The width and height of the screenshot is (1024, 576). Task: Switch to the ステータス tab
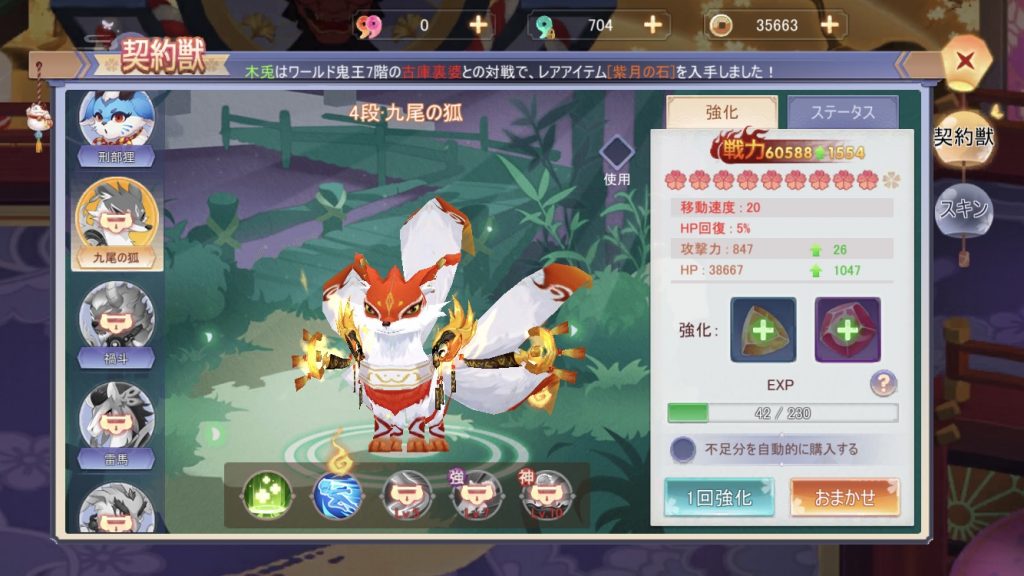click(x=842, y=113)
